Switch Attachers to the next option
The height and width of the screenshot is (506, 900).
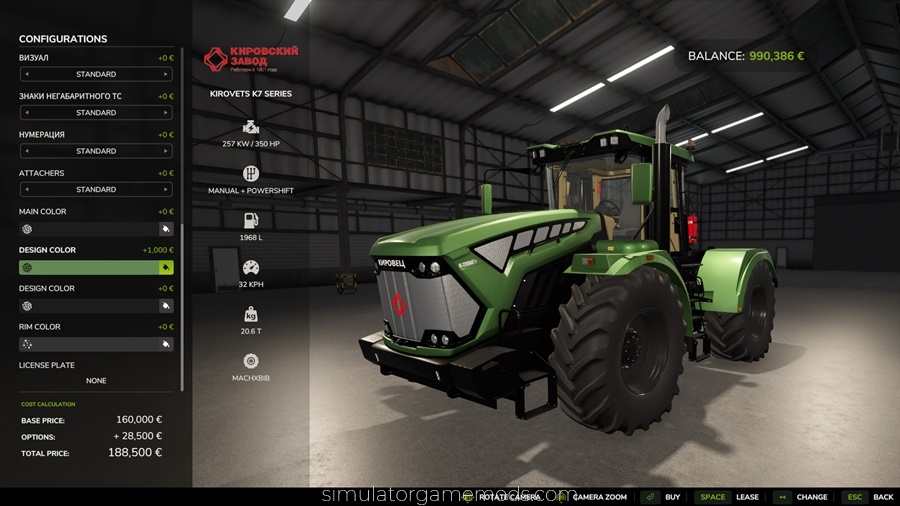tap(166, 189)
